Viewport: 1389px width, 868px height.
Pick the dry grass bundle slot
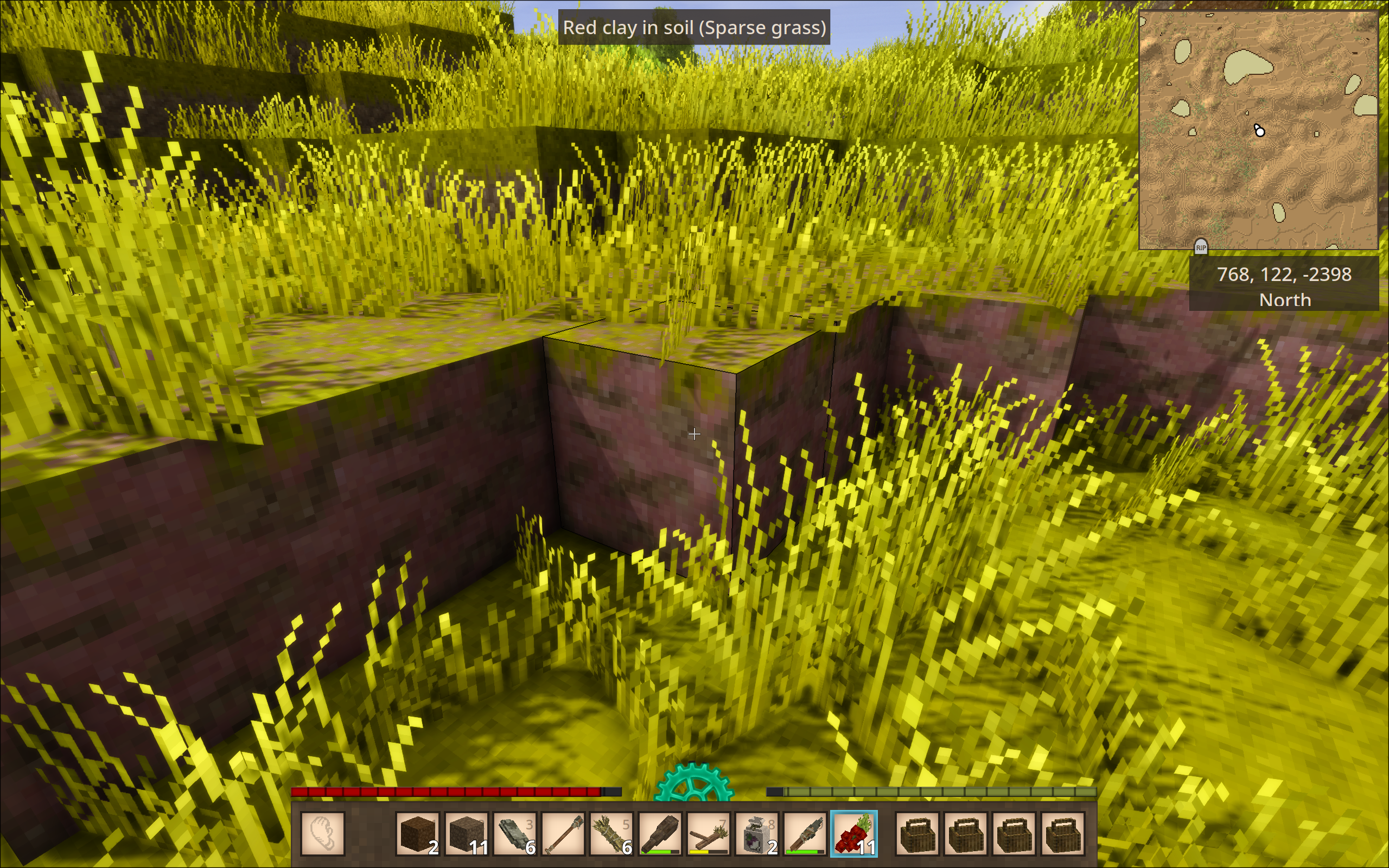(x=611, y=833)
